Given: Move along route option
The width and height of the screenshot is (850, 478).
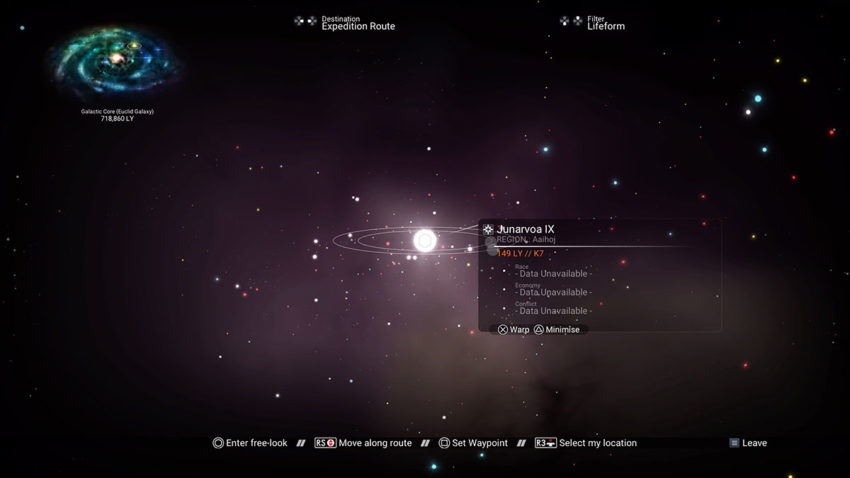Looking at the screenshot, I should [363, 443].
